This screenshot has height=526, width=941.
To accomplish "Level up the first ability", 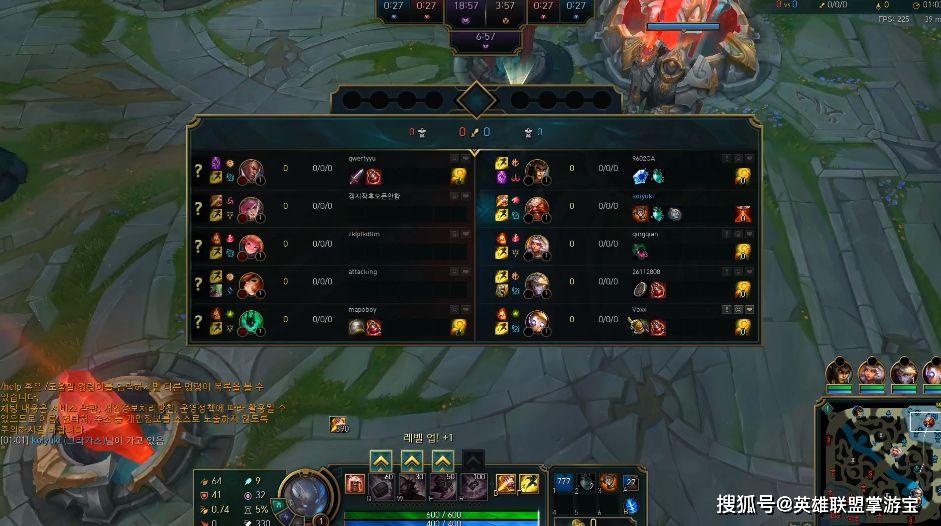I will pyautogui.click(x=380, y=460).
